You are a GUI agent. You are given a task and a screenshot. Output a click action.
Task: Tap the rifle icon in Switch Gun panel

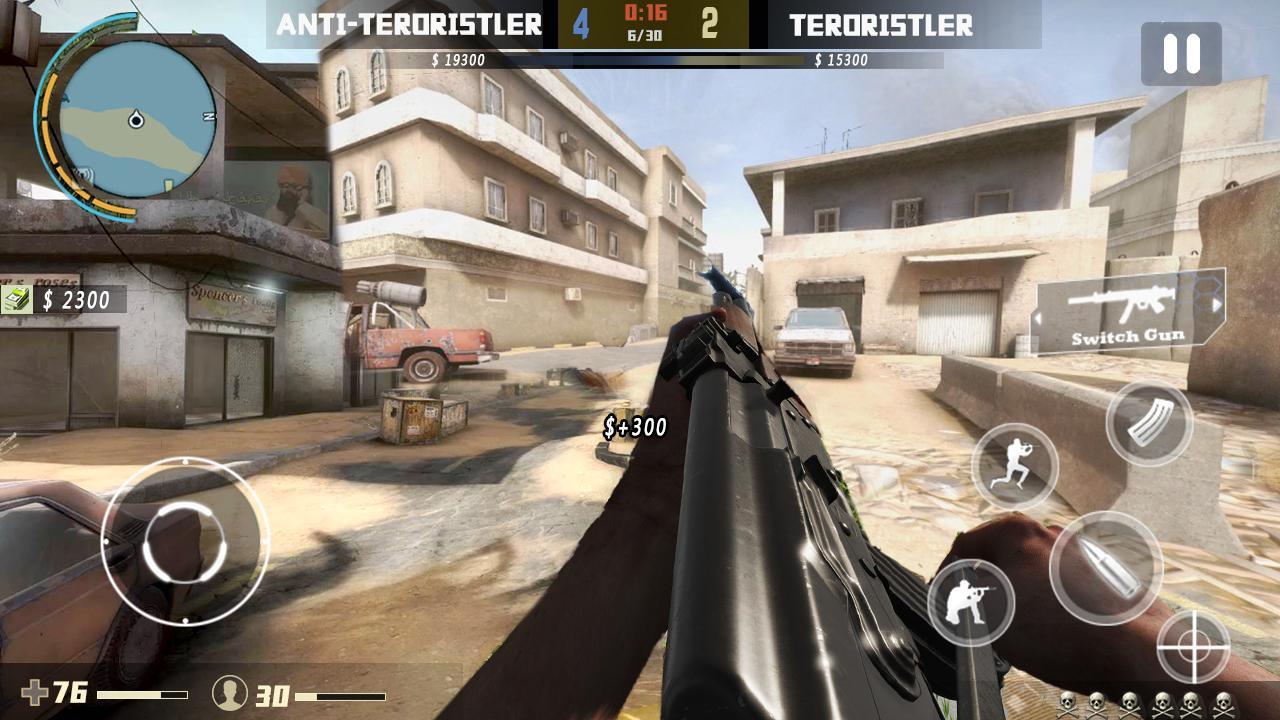click(1123, 304)
